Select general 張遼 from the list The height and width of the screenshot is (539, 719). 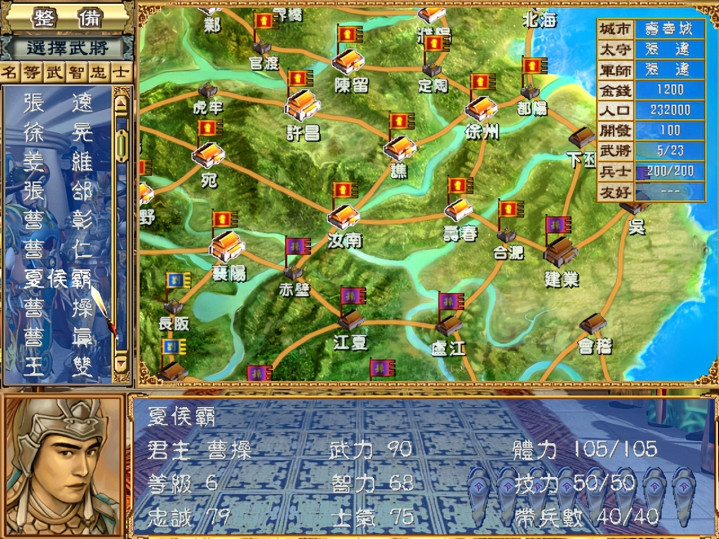[56, 102]
